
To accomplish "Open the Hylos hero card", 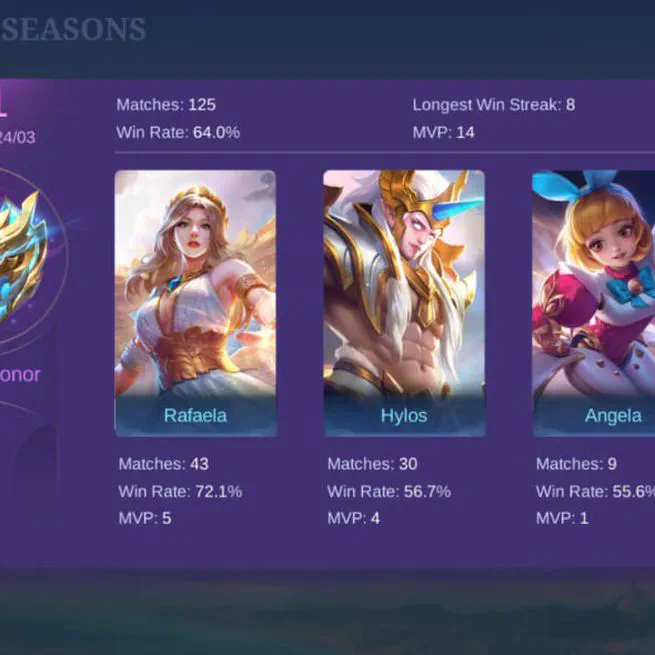I will click(404, 303).
